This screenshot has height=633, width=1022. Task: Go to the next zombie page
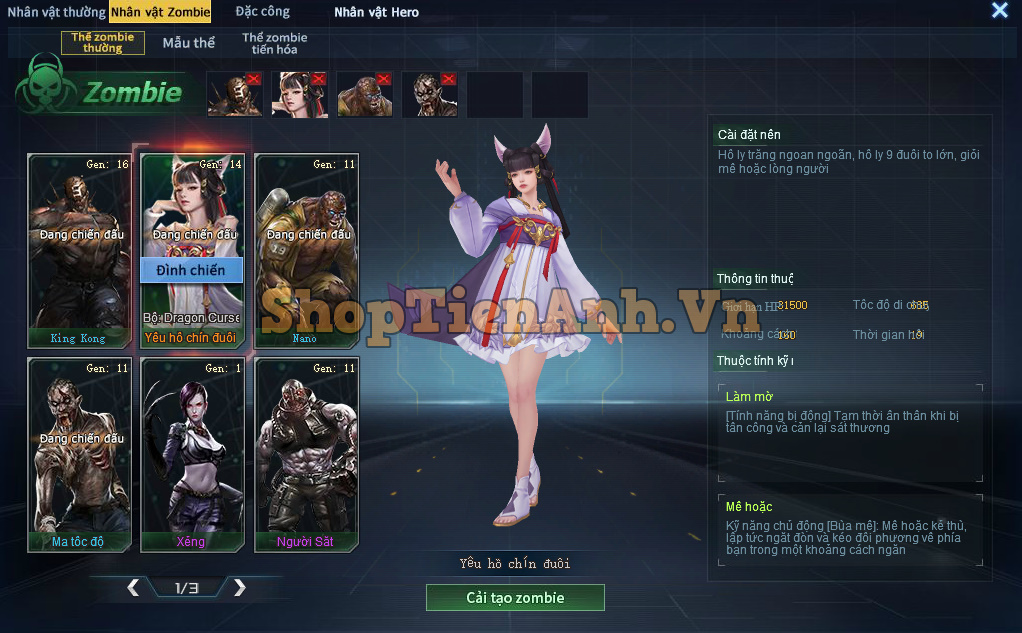(239, 588)
